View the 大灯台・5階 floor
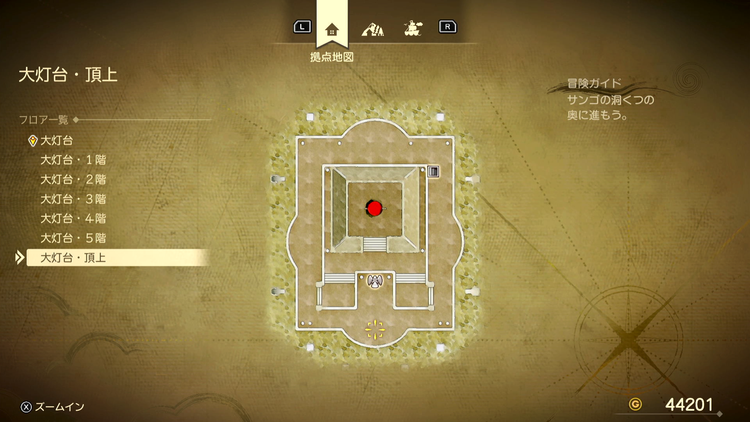 coord(73,238)
